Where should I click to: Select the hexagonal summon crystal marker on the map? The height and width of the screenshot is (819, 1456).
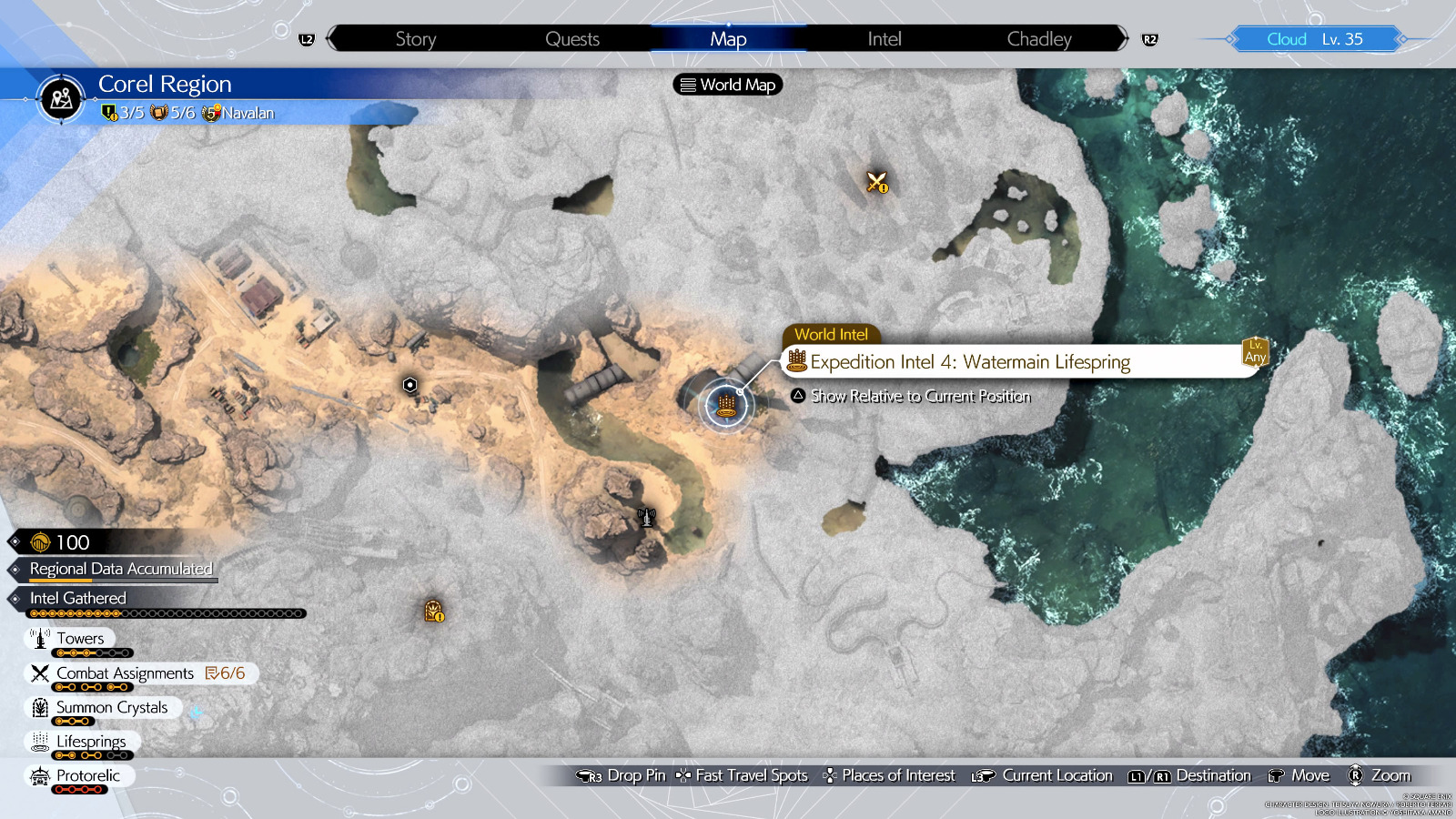coord(410,385)
